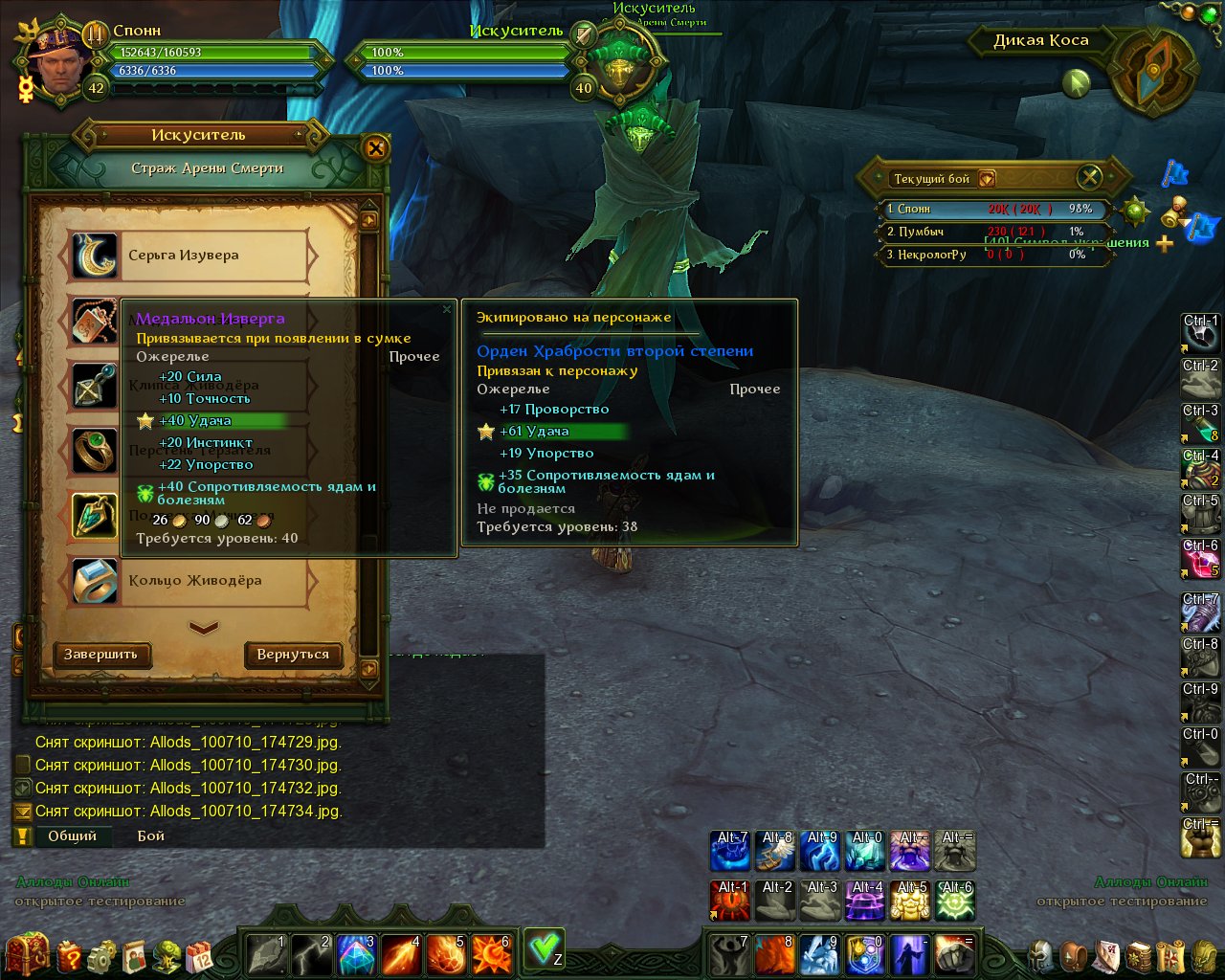The height and width of the screenshot is (980, 1225).
Task: Open the helmet character icon
Action: (x=1041, y=955)
